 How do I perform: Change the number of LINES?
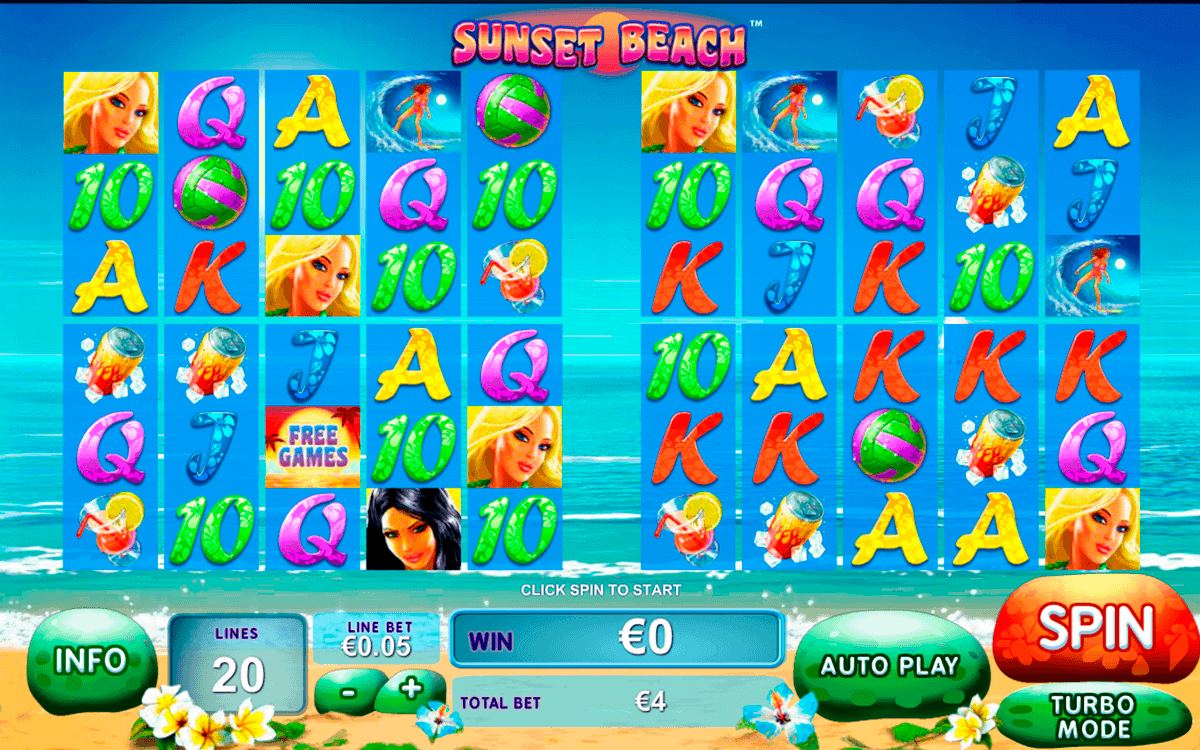[237, 664]
